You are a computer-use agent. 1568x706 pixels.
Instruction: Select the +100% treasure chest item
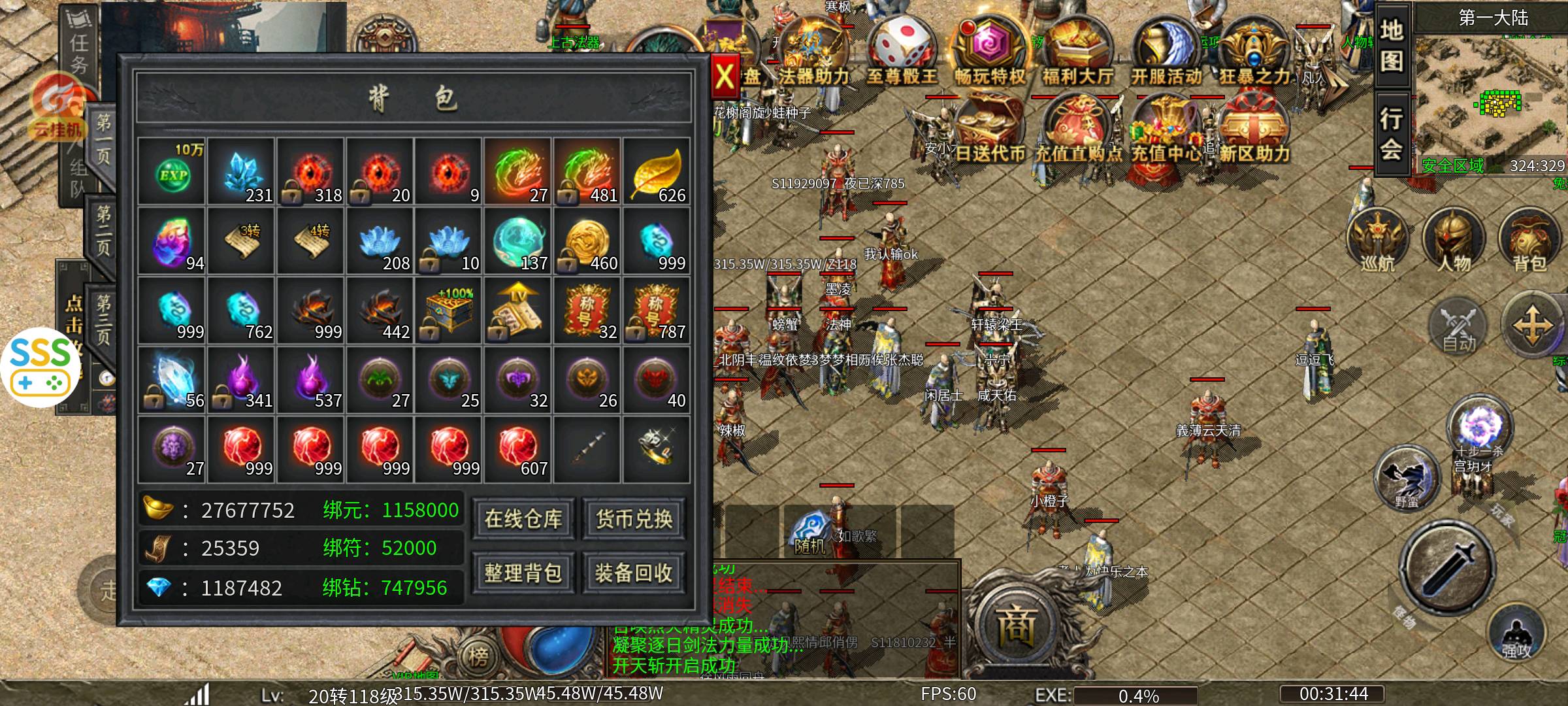pos(449,309)
